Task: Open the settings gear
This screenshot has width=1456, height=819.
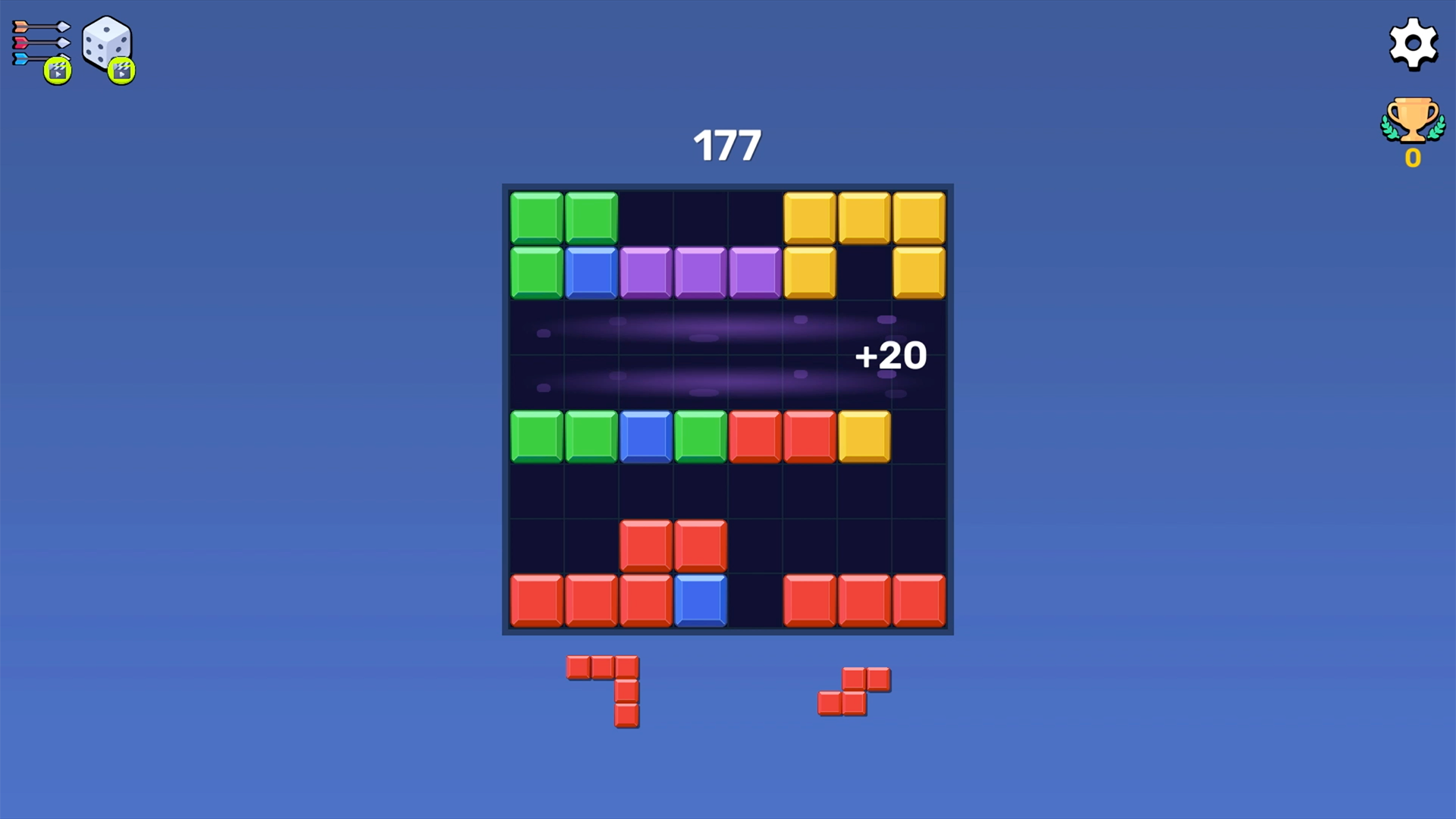Action: (x=1412, y=44)
